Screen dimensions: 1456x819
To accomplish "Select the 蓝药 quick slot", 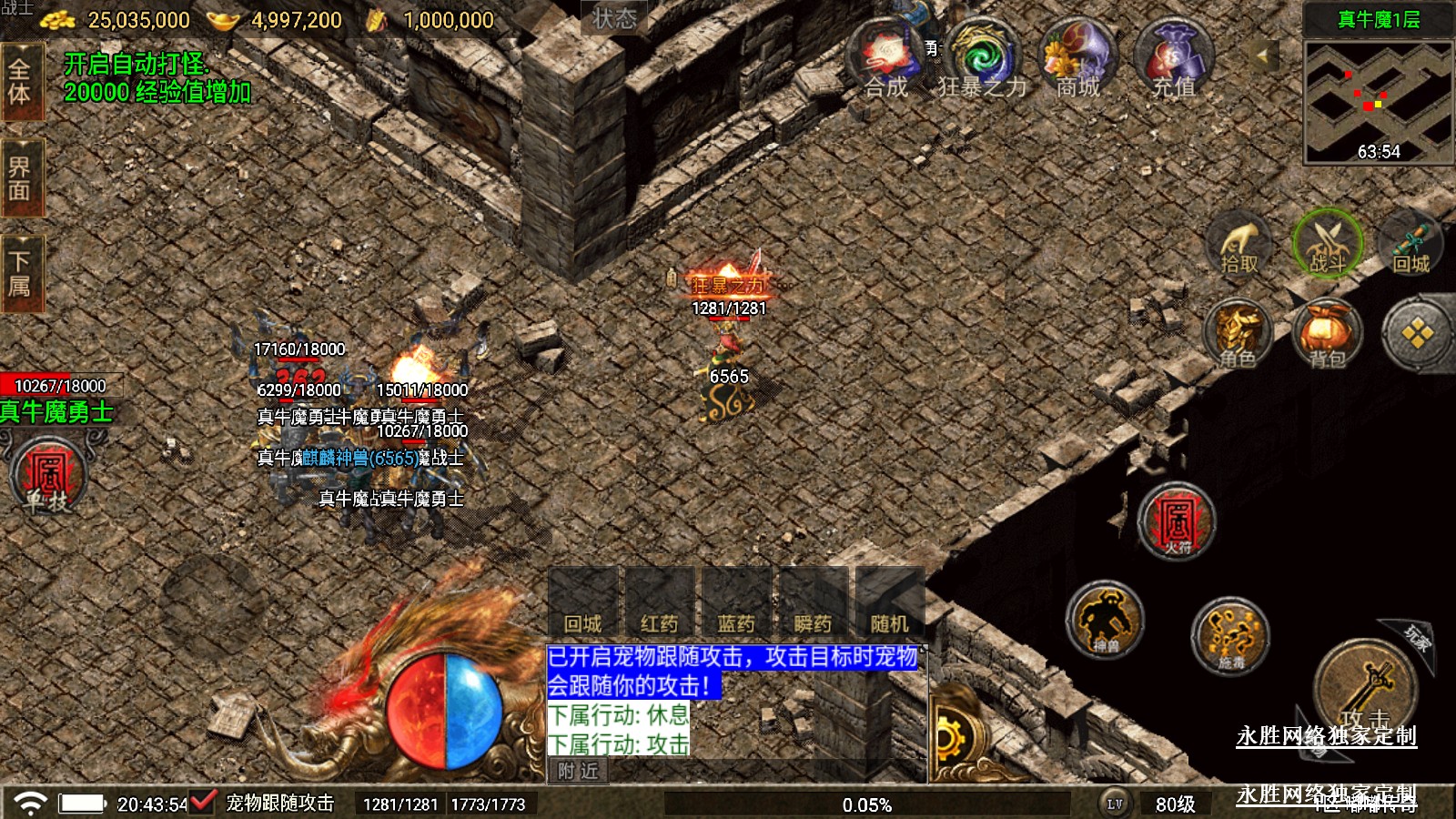I will [x=736, y=602].
